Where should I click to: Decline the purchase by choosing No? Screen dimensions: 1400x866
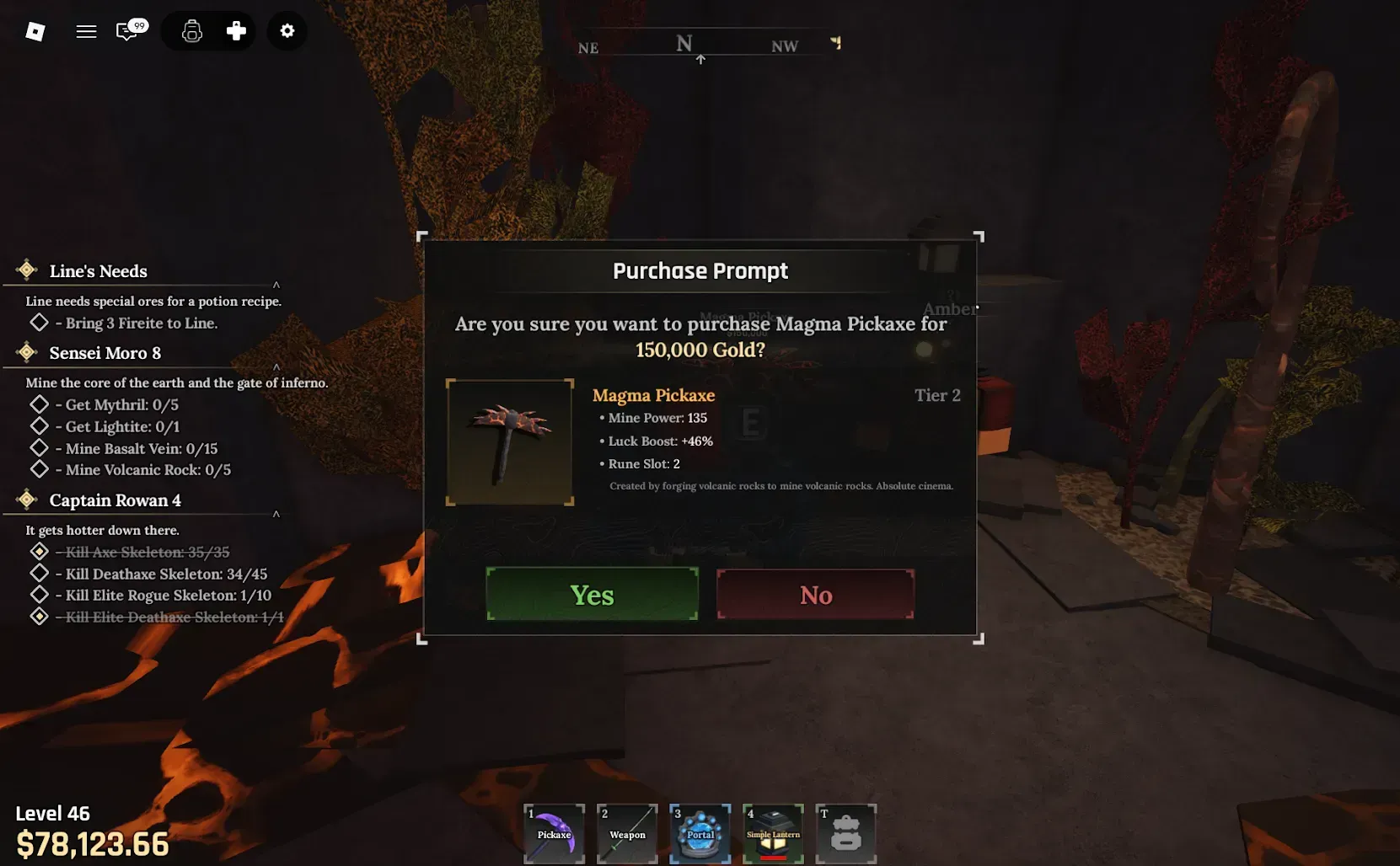[x=815, y=595]
